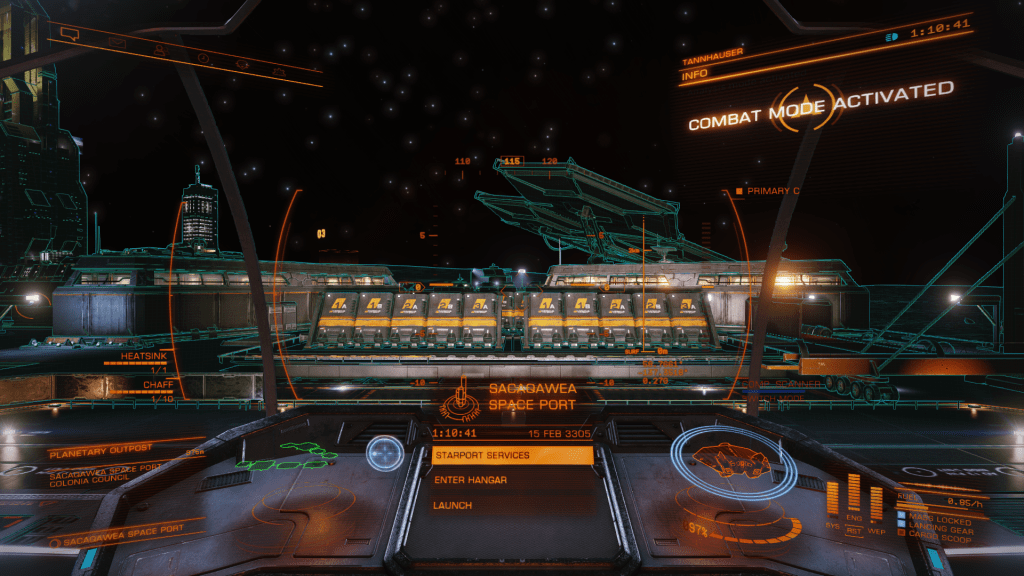Choose the Launch menu entry

point(511,506)
